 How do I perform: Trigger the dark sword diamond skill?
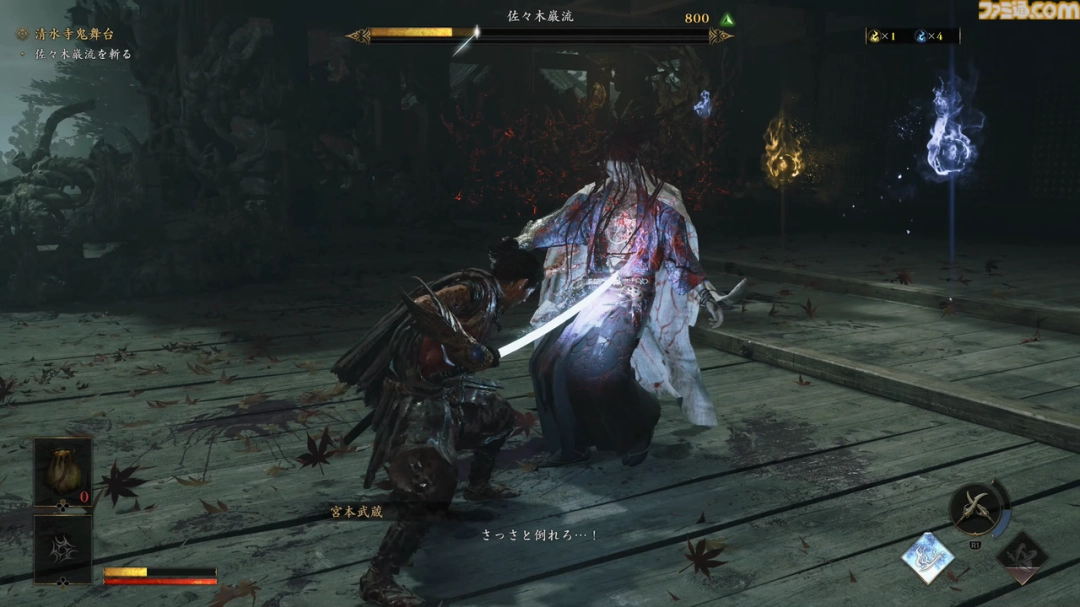pos(1021,558)
